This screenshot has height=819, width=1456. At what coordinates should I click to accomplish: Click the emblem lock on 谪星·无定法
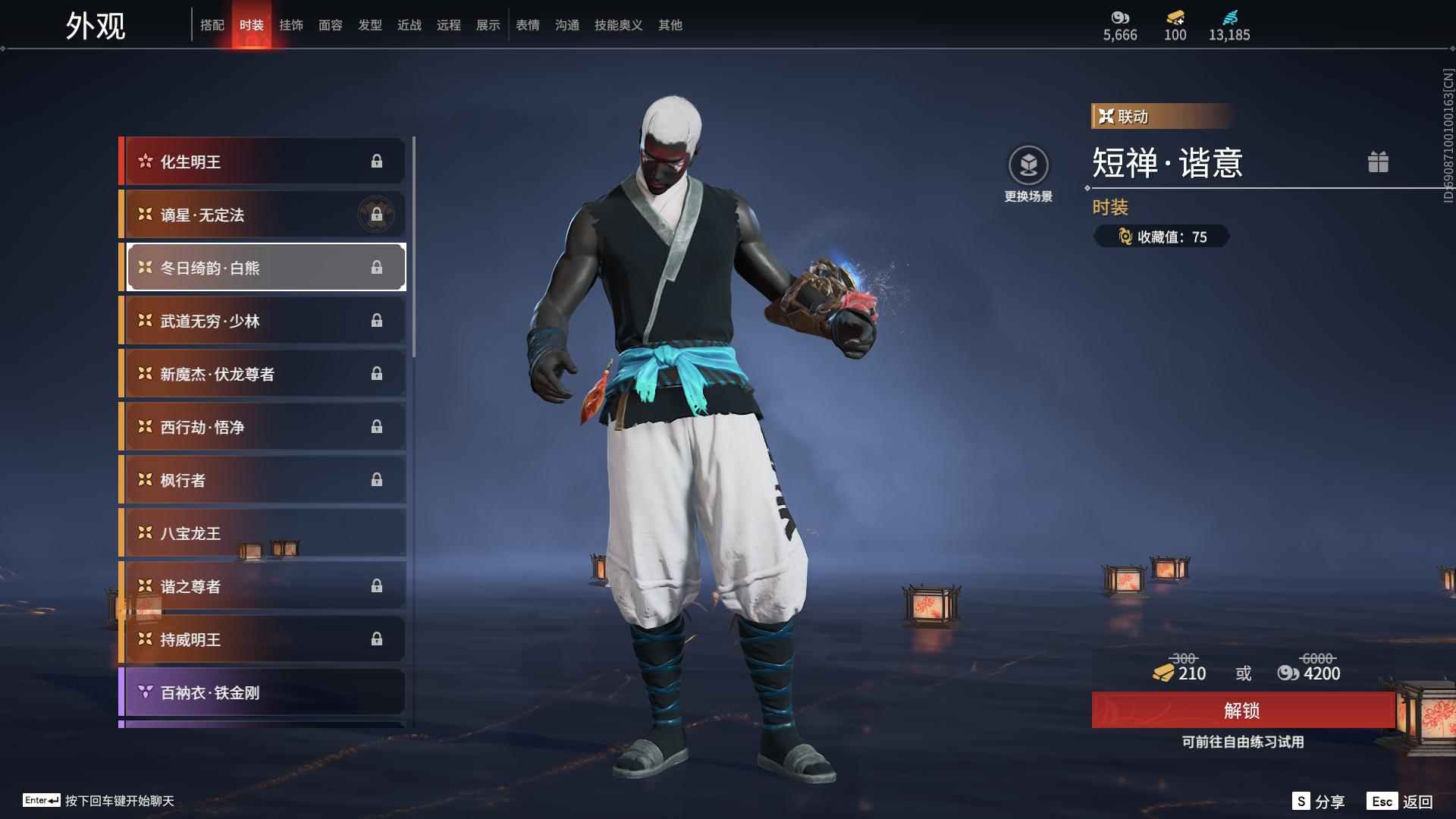tap(375, 214)
